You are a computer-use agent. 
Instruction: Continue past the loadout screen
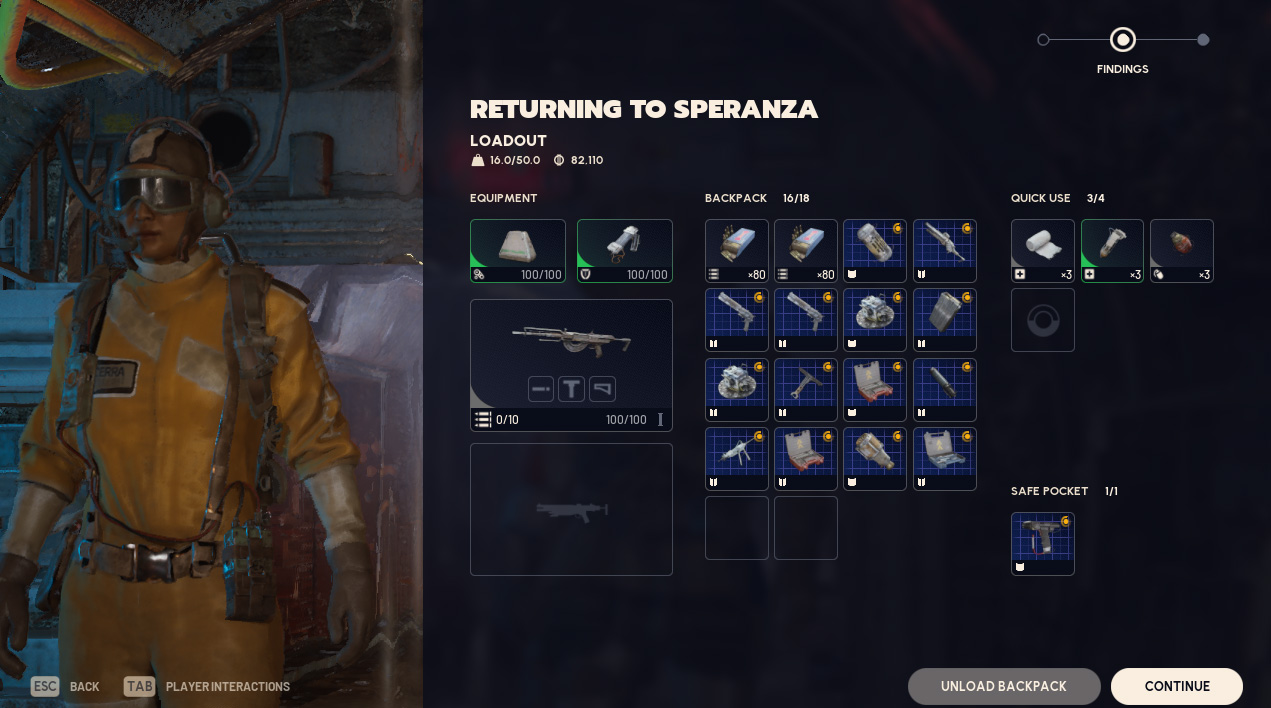tap(1176, 686)
